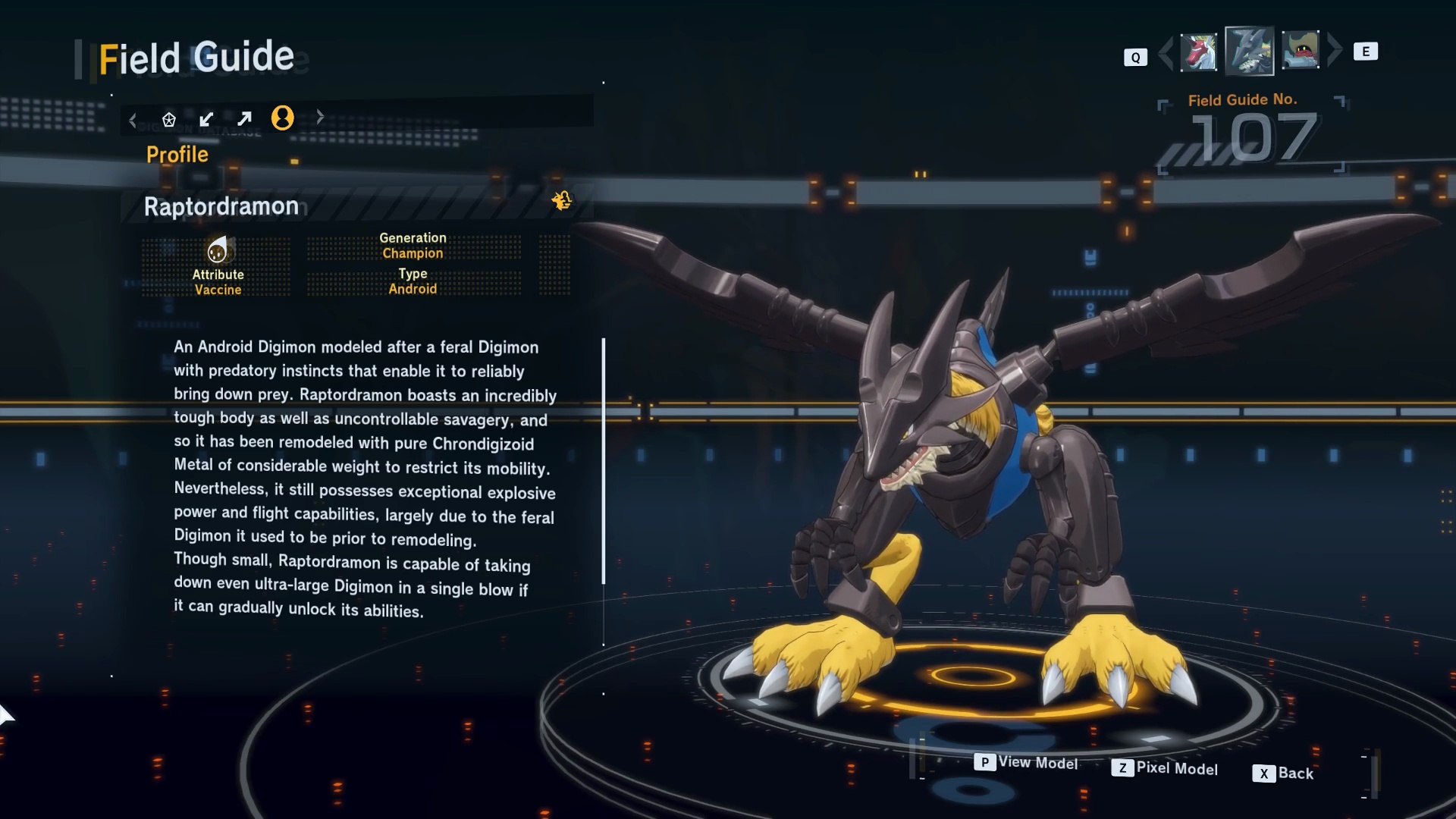1456x819 pixels.
Task: Switch to the pentagon stats tab
Action: click(x=169, y=119)
